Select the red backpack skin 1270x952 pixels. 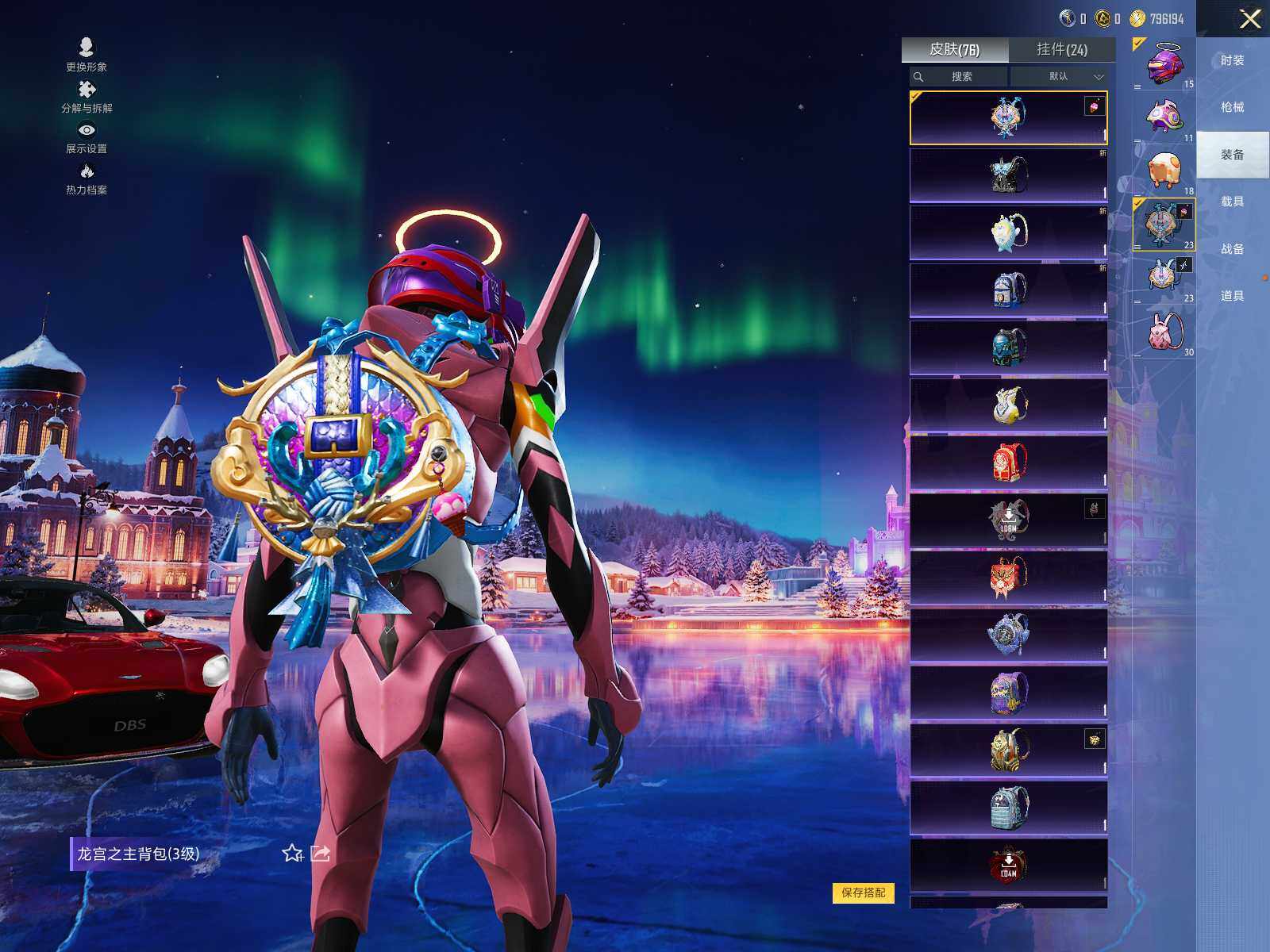[1008, 463]
